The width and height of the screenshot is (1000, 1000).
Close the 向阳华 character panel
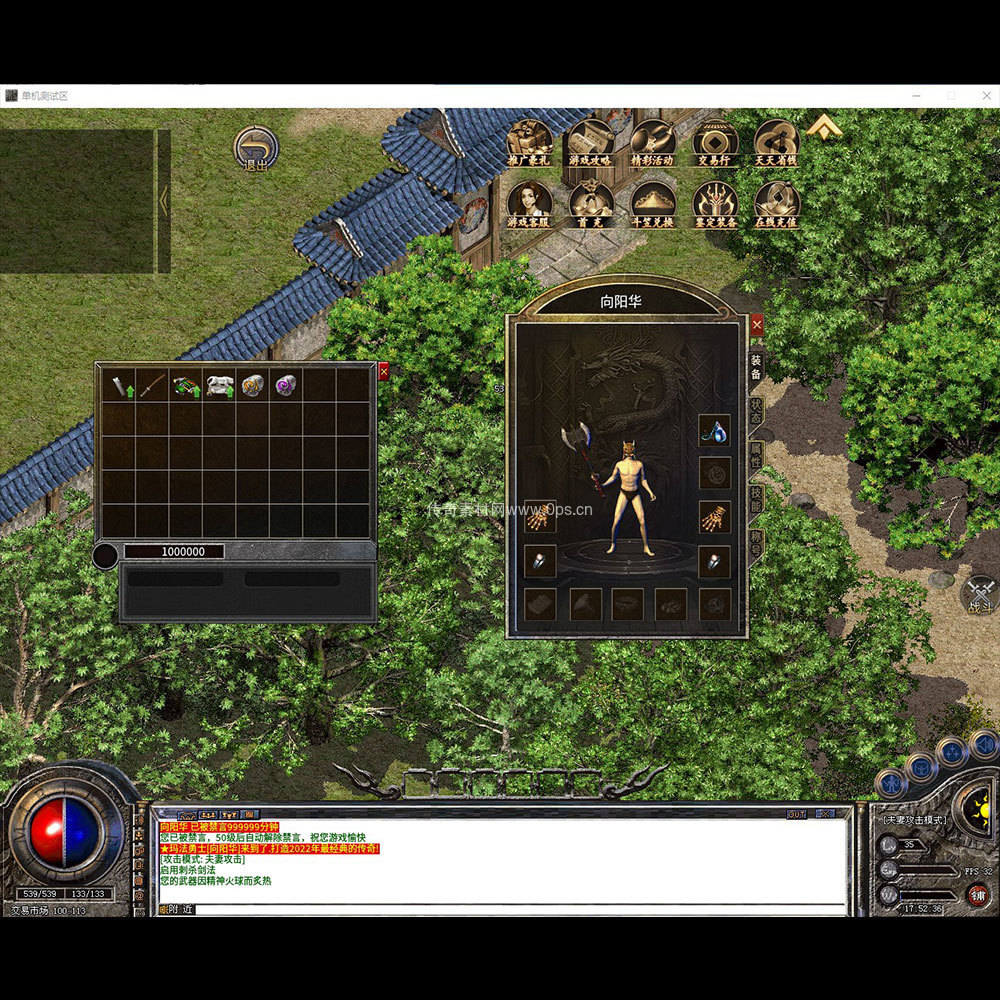click(x=757, y=325)
